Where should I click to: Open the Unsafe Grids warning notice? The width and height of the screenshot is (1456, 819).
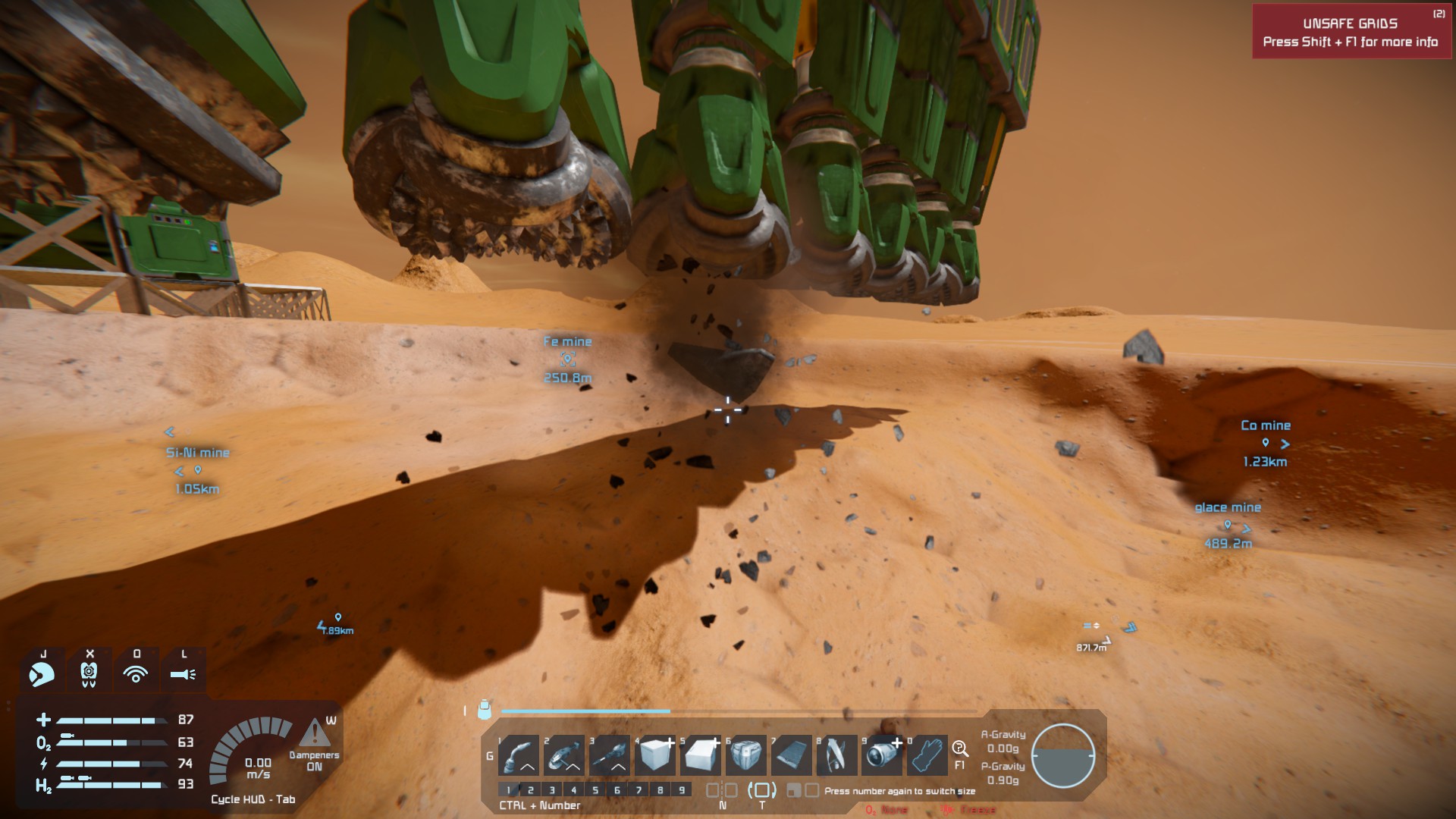pos(1351,32)
